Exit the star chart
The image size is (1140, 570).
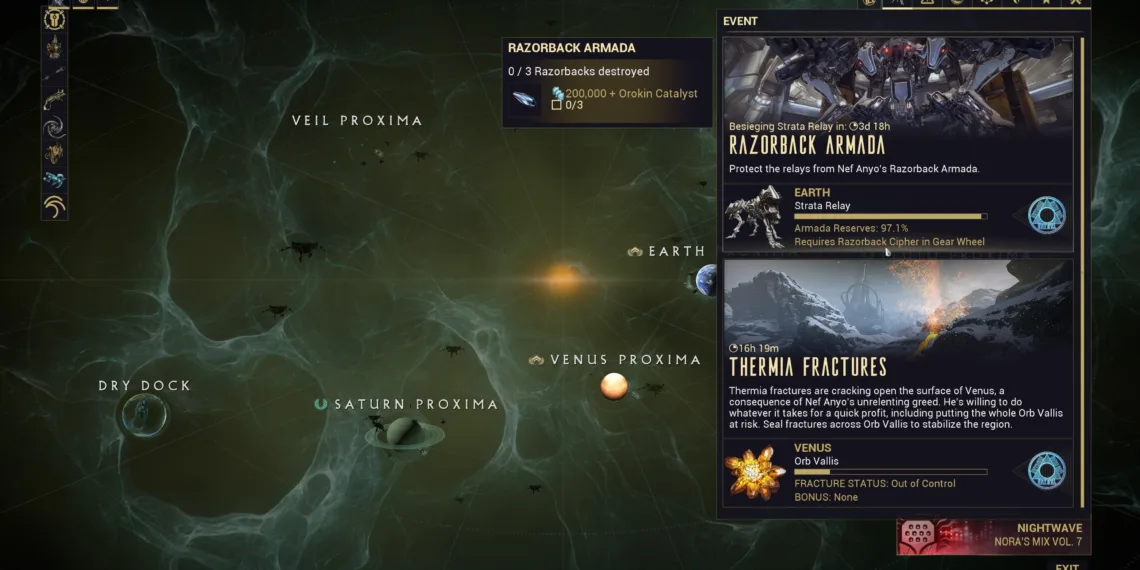pos(1067,566)
